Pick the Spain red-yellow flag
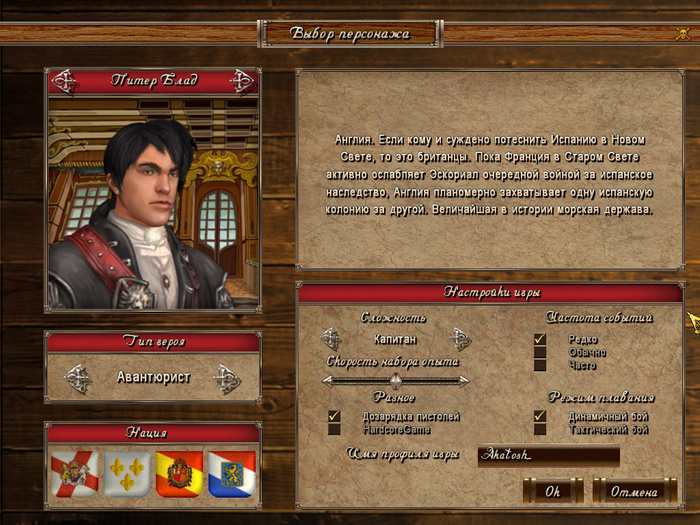 tap(179, 474)
